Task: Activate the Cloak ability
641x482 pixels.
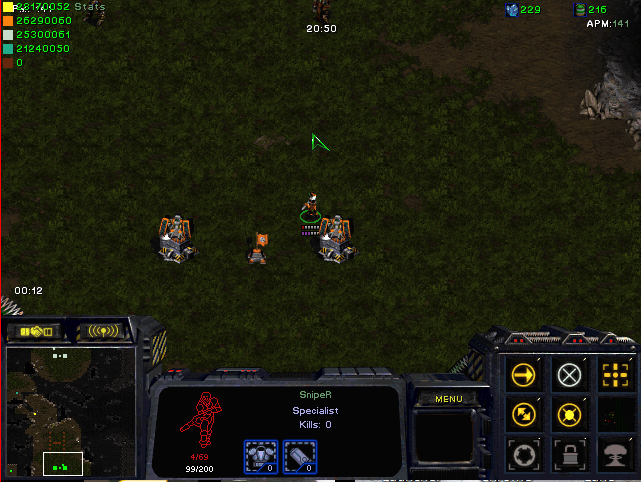Action: 523,451
